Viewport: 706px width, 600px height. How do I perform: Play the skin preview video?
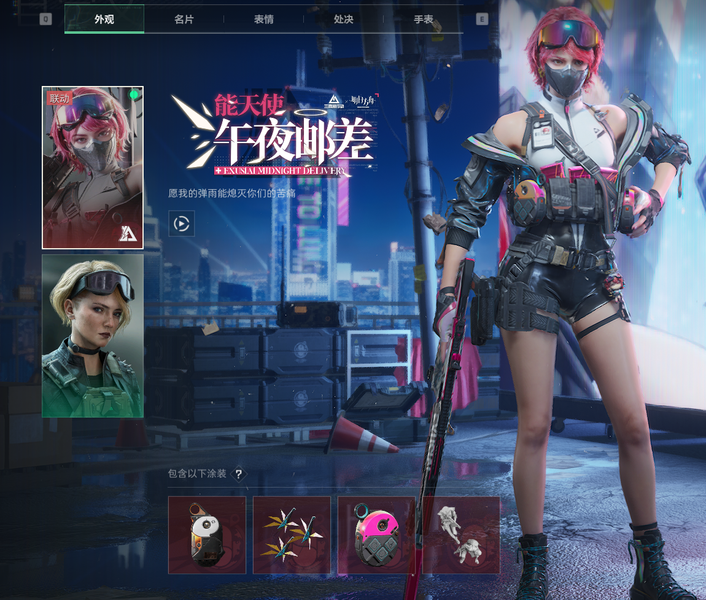[181, 224]
